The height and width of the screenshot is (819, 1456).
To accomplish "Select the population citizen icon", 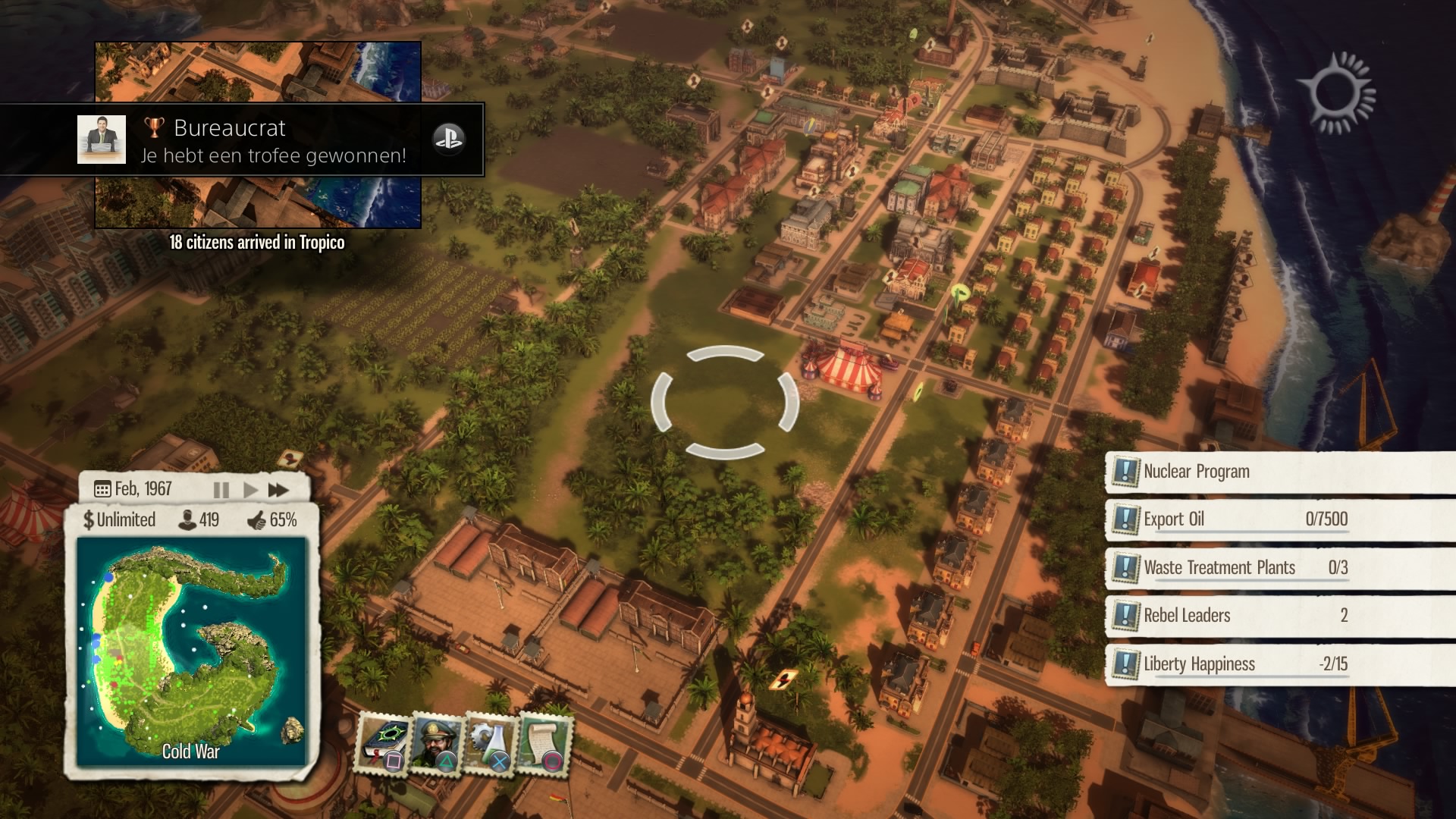I will click(187, 520).
